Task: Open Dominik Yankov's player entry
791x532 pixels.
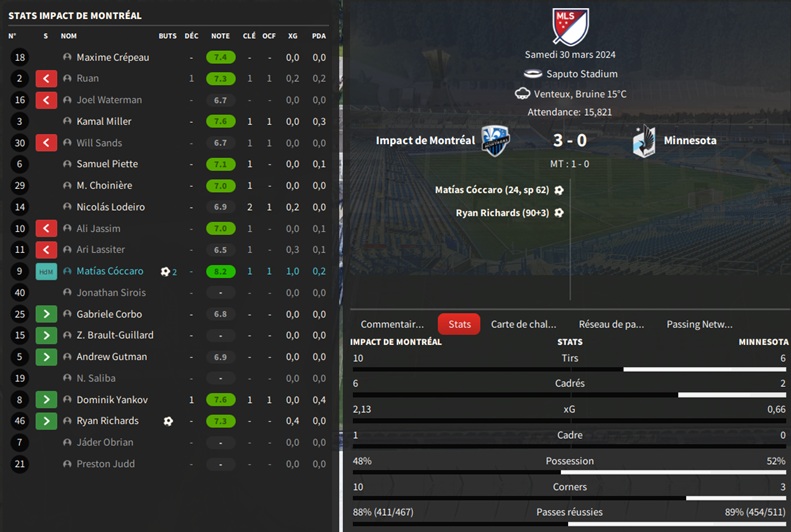Action: pos(112,399)
